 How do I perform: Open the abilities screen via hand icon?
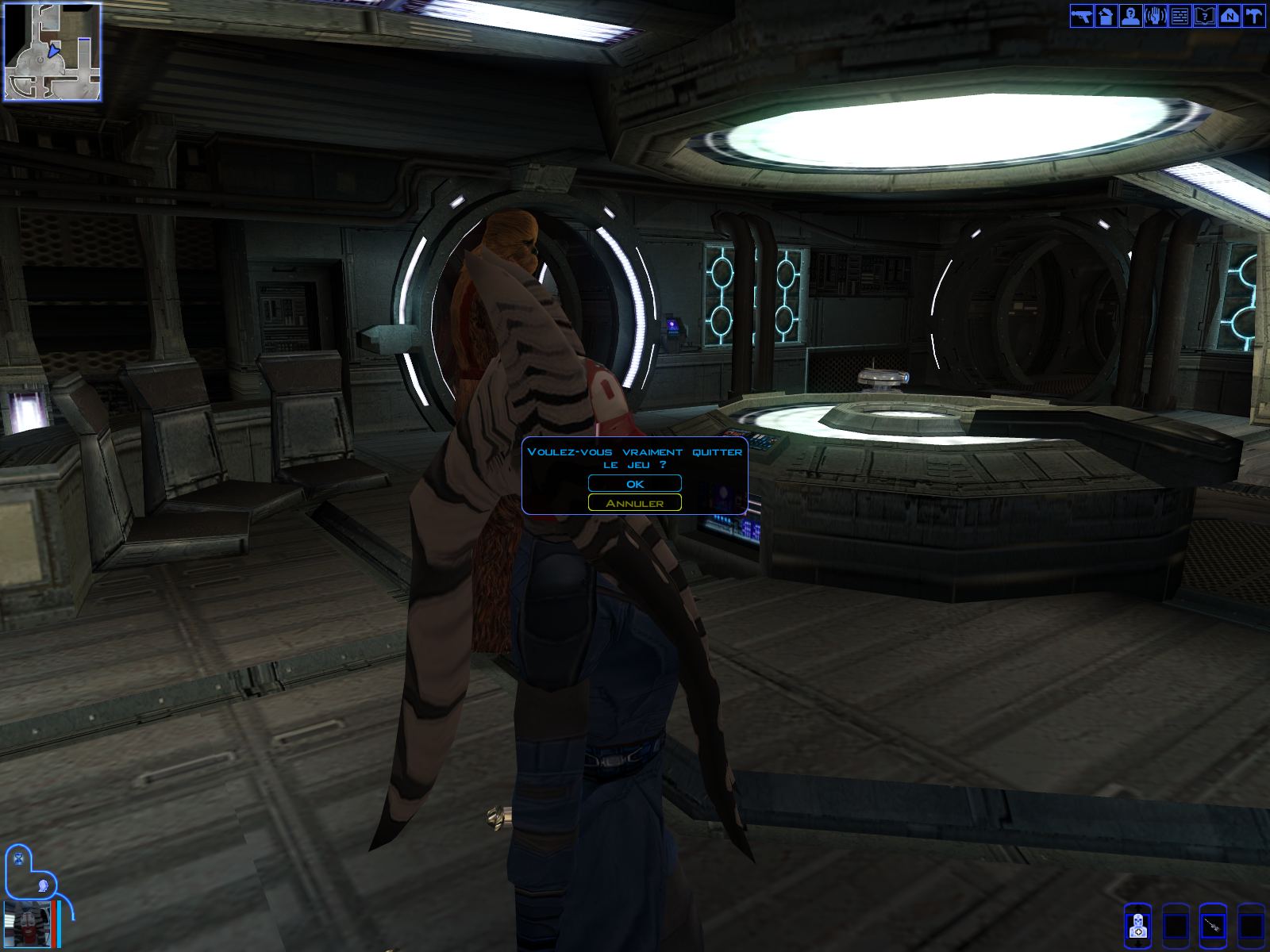coord(1155,16)
